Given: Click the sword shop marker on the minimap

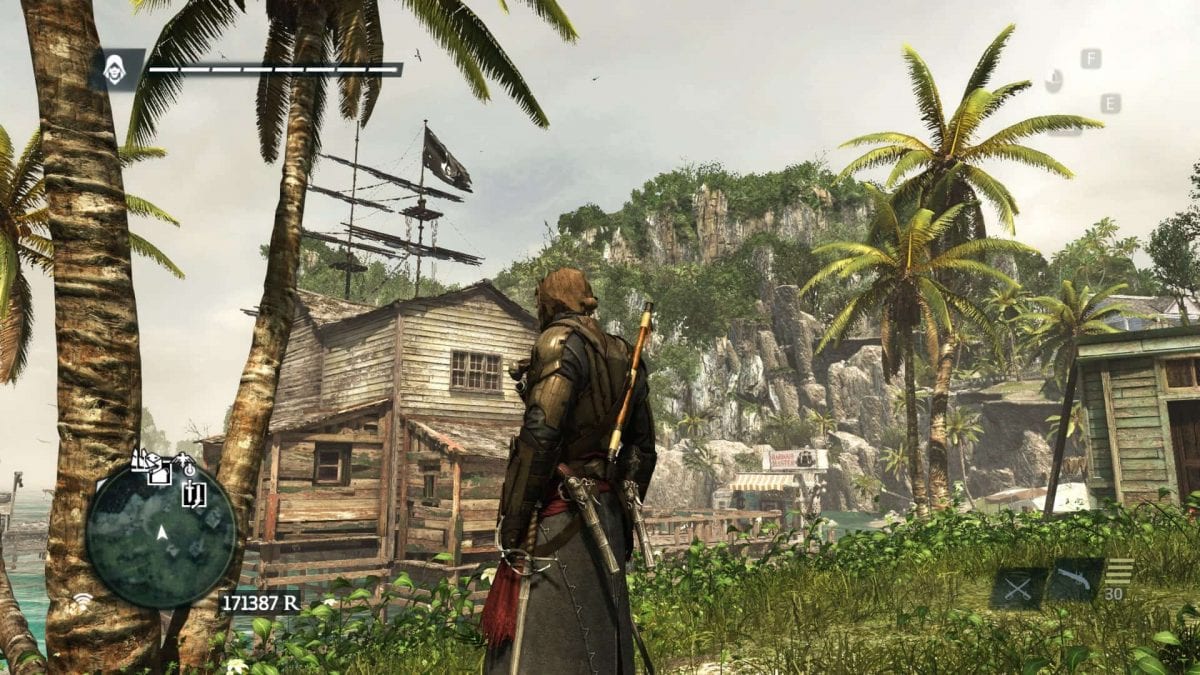Looking at the screenshot, I should pos(194,491).
